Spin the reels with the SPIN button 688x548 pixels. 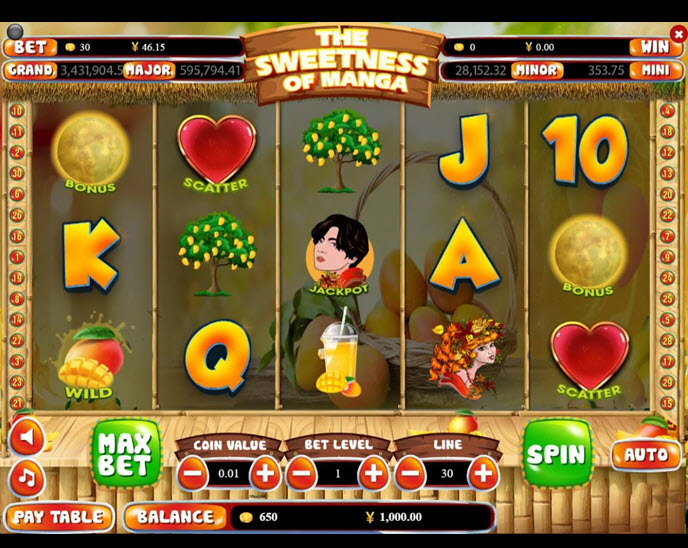[556, 453]
